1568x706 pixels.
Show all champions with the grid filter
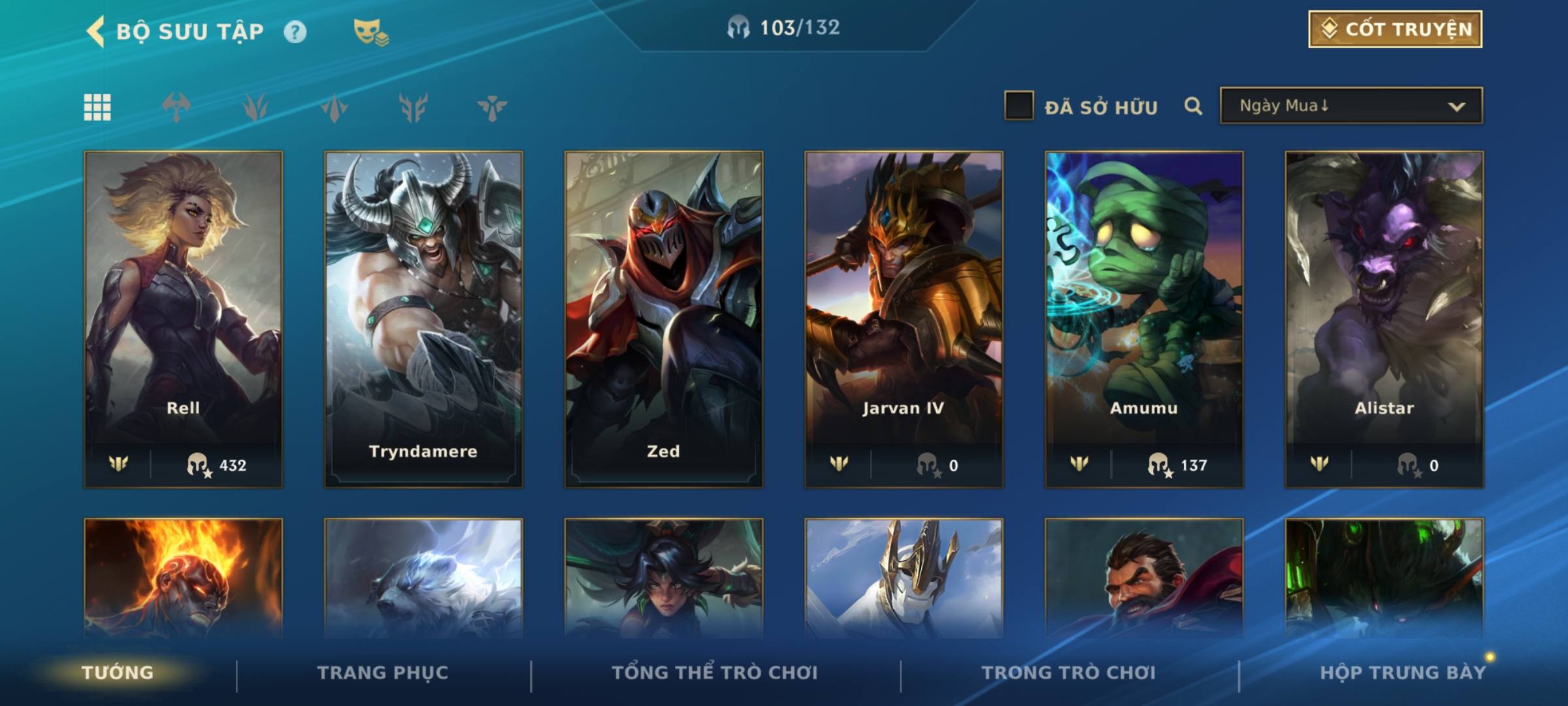(x=97, y=107)
